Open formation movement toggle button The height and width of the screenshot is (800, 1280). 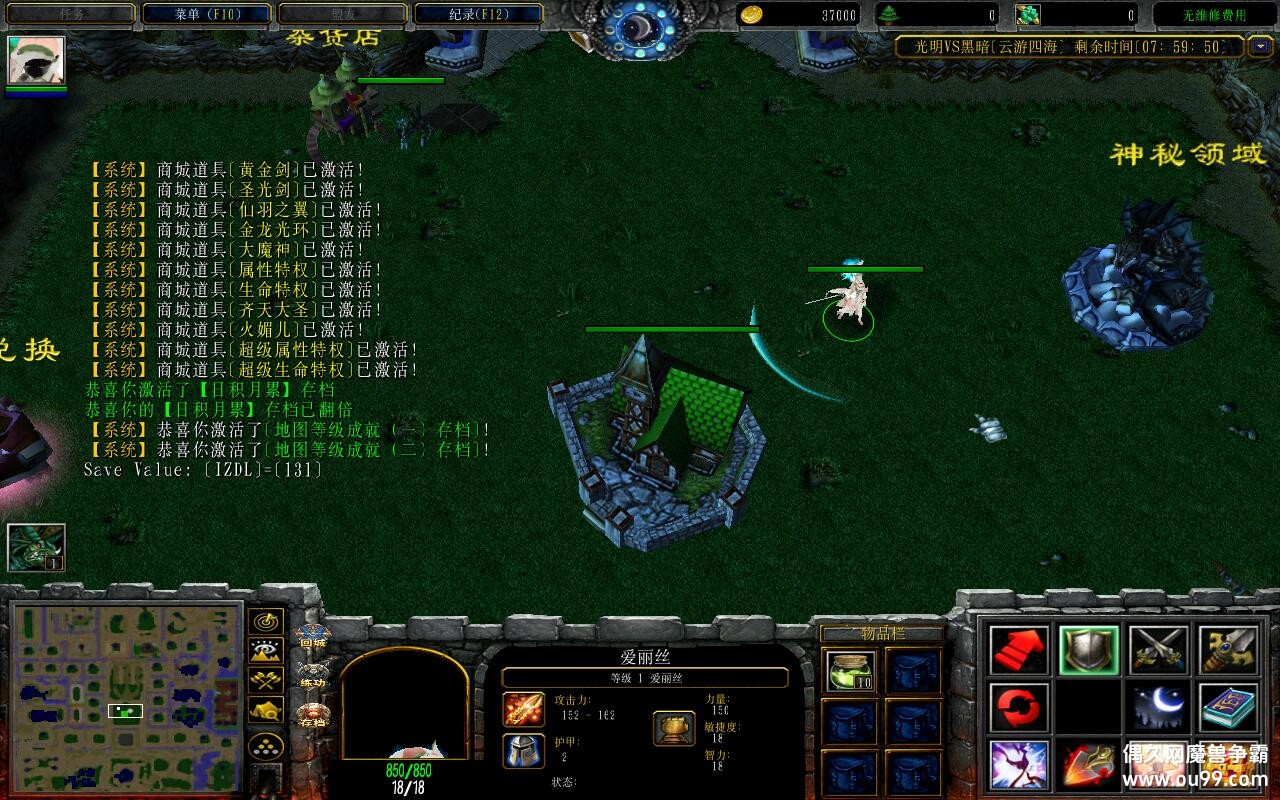pos(265,746)
